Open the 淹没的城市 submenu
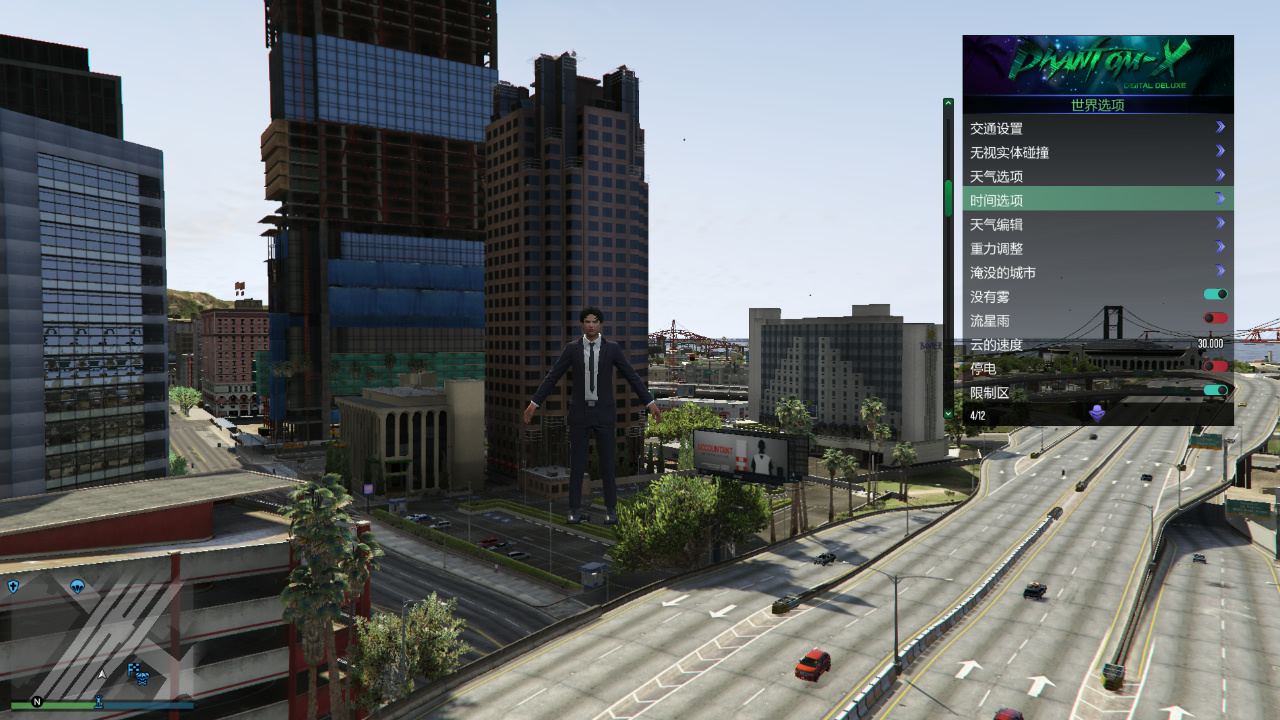The width and height of the screenshot is (1280, 720). (x=1097, y=272)
